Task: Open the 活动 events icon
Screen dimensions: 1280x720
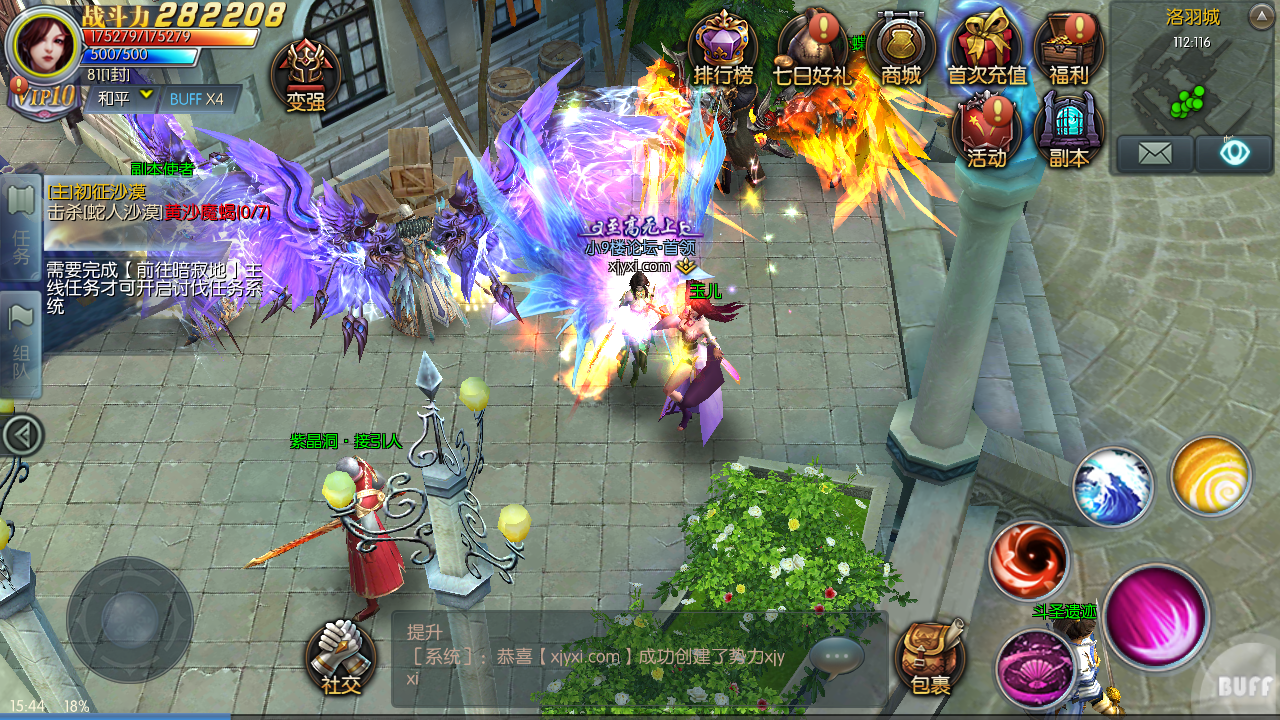Action: click(x=986, y=131)
